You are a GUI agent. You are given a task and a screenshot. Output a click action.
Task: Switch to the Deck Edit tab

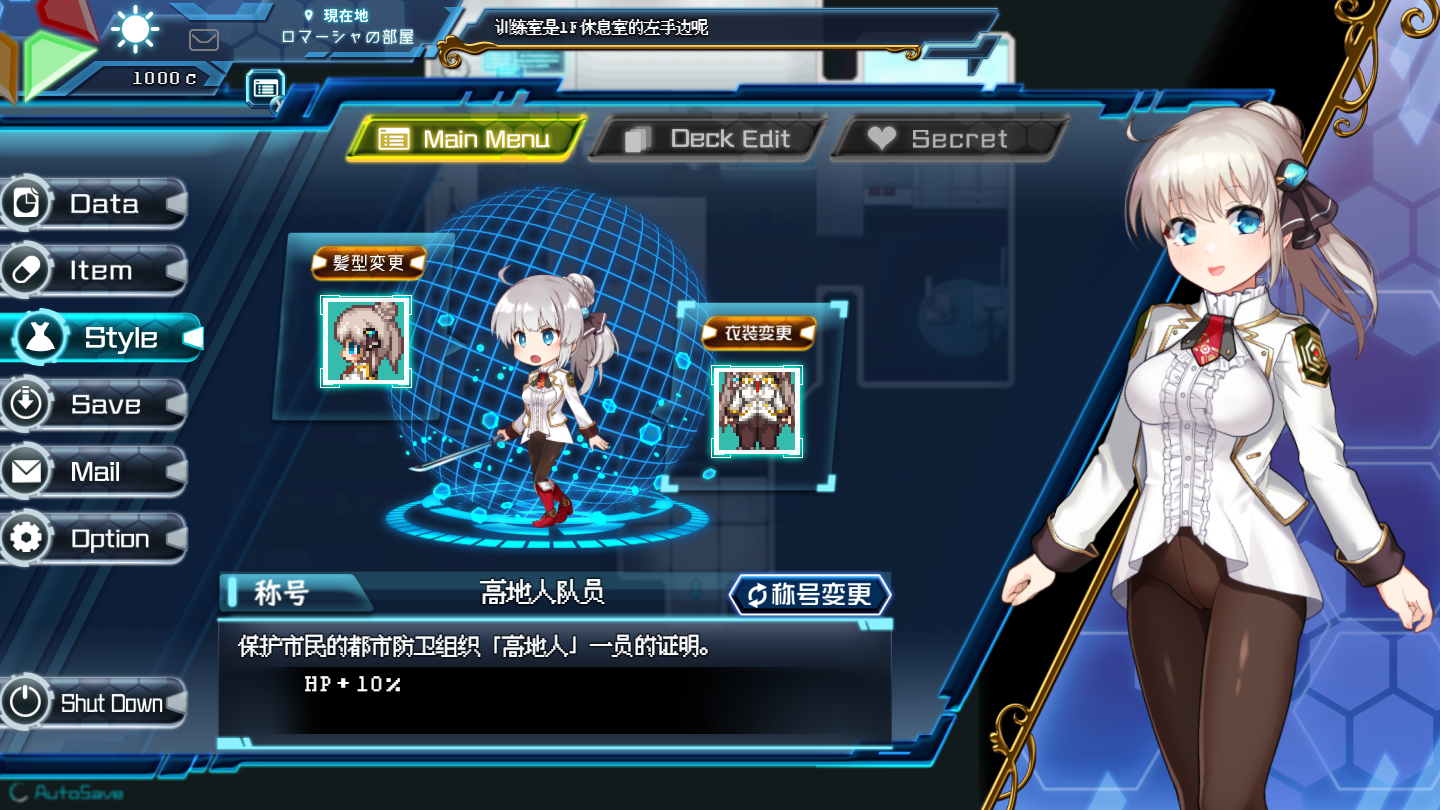coord(708,139)
